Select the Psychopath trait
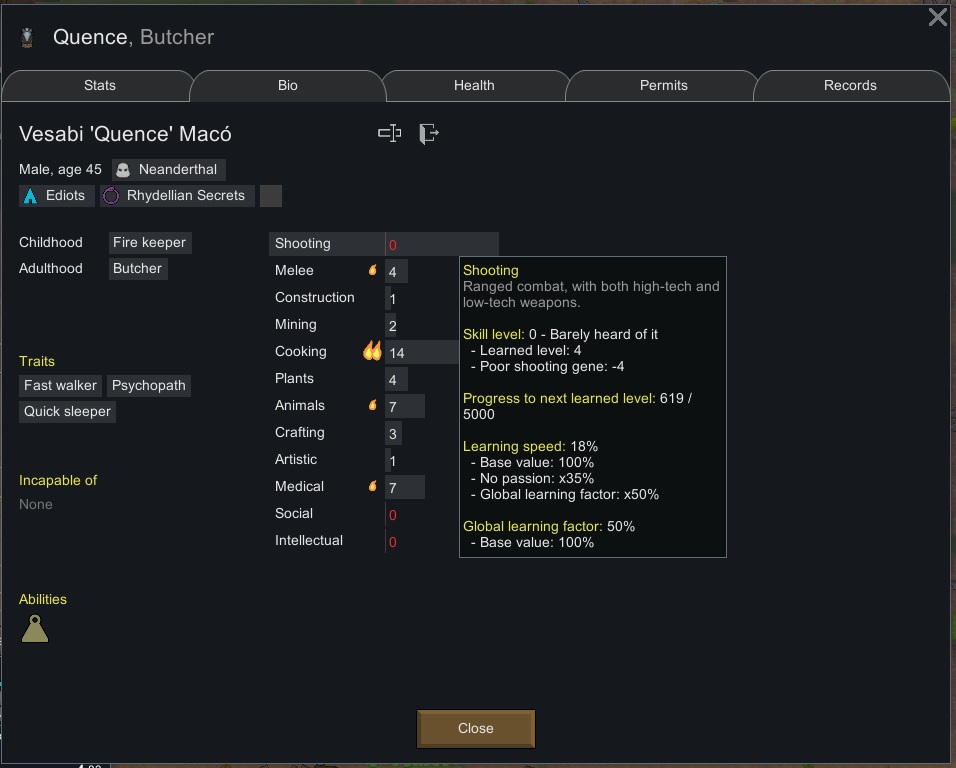This screenshot has width=956, height=768. [149, 386]
